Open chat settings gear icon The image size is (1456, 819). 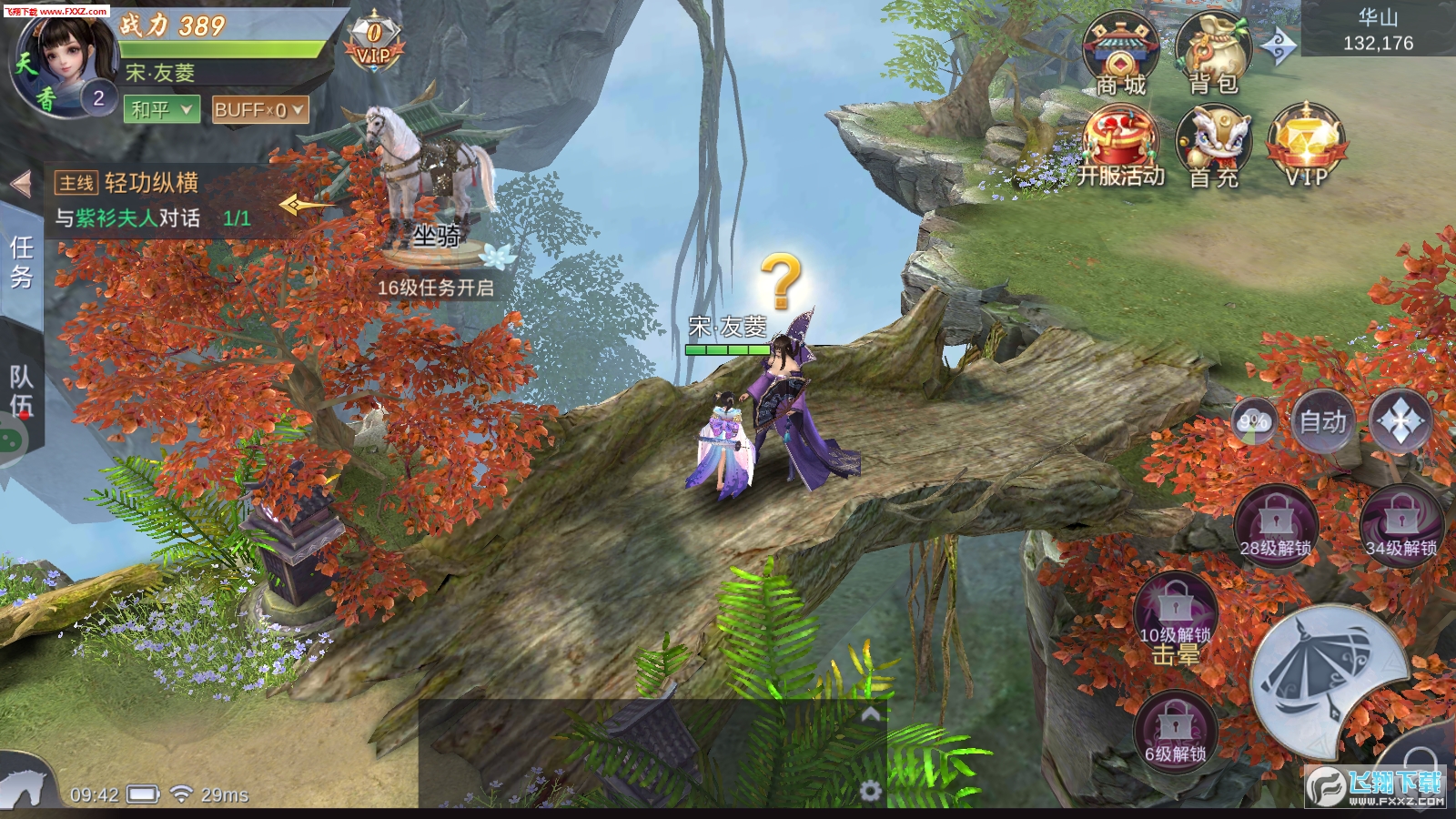[x=870, y=791]
